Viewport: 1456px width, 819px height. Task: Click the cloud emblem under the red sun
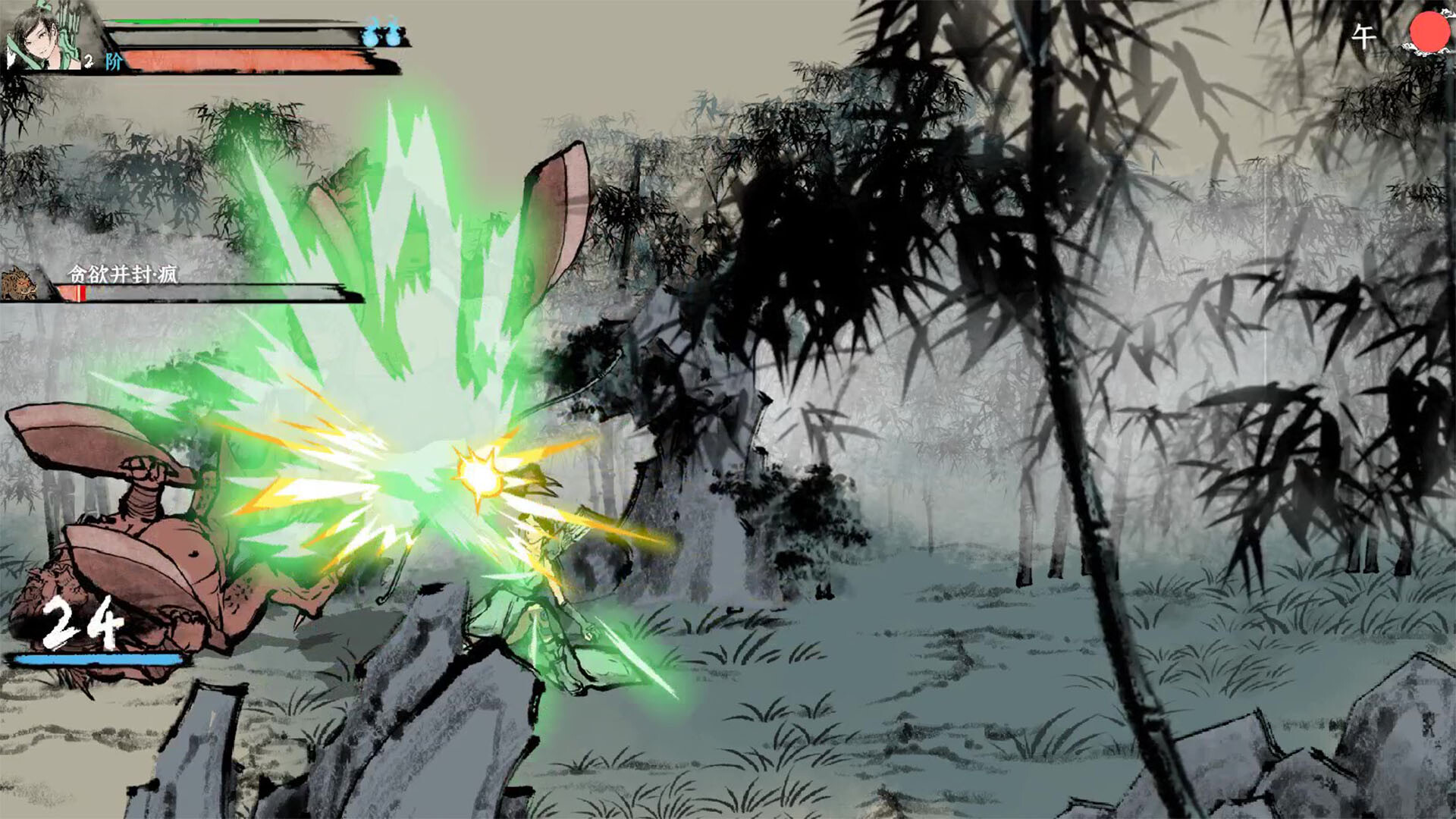click(x=1420, y=52)
